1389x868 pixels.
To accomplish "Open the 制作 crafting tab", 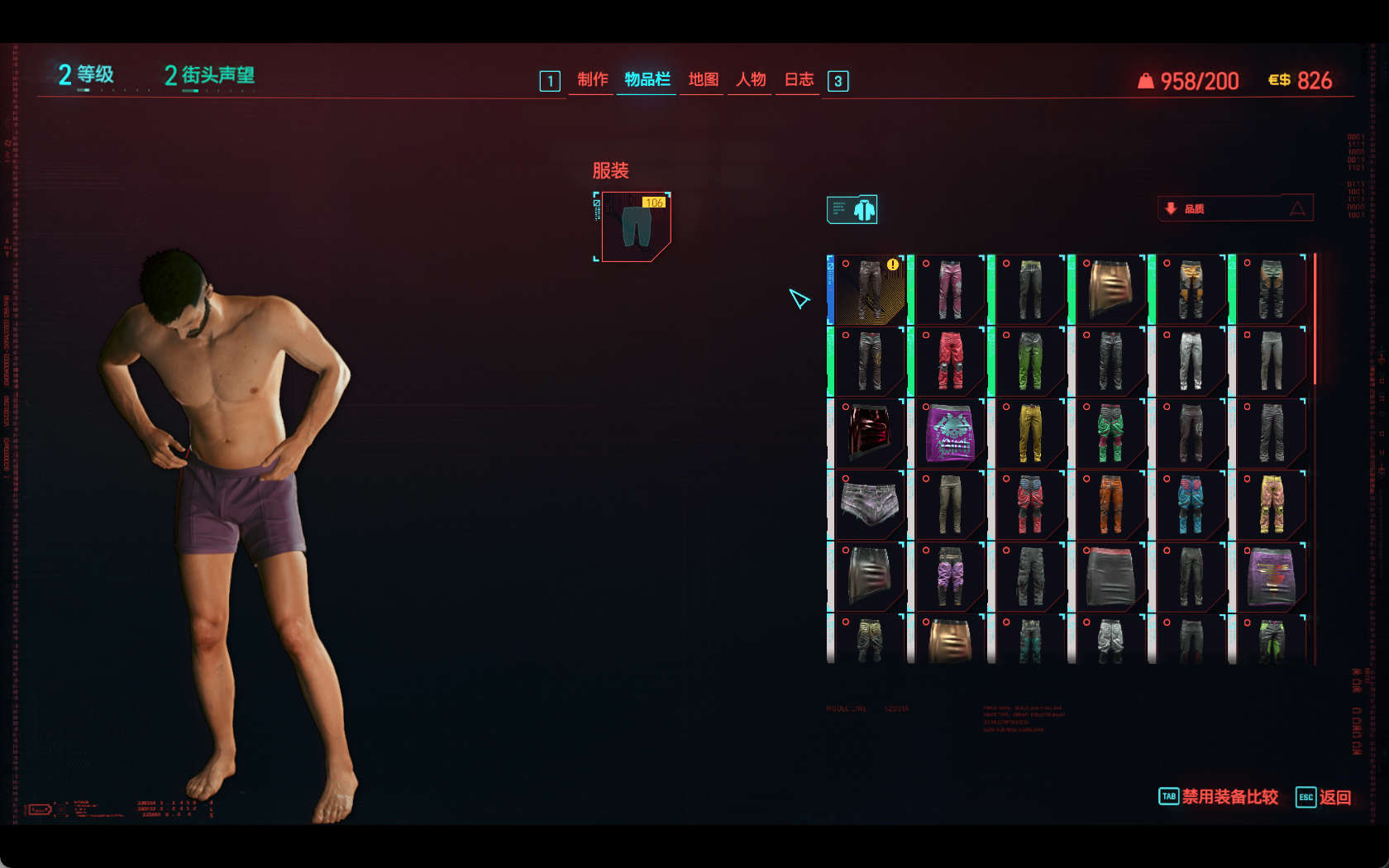I will 592,79.
